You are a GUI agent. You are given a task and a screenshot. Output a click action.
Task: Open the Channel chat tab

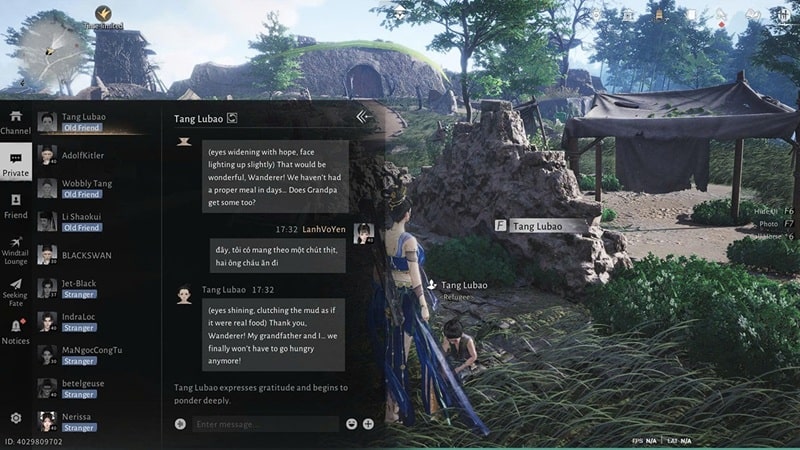click(16, 122)
